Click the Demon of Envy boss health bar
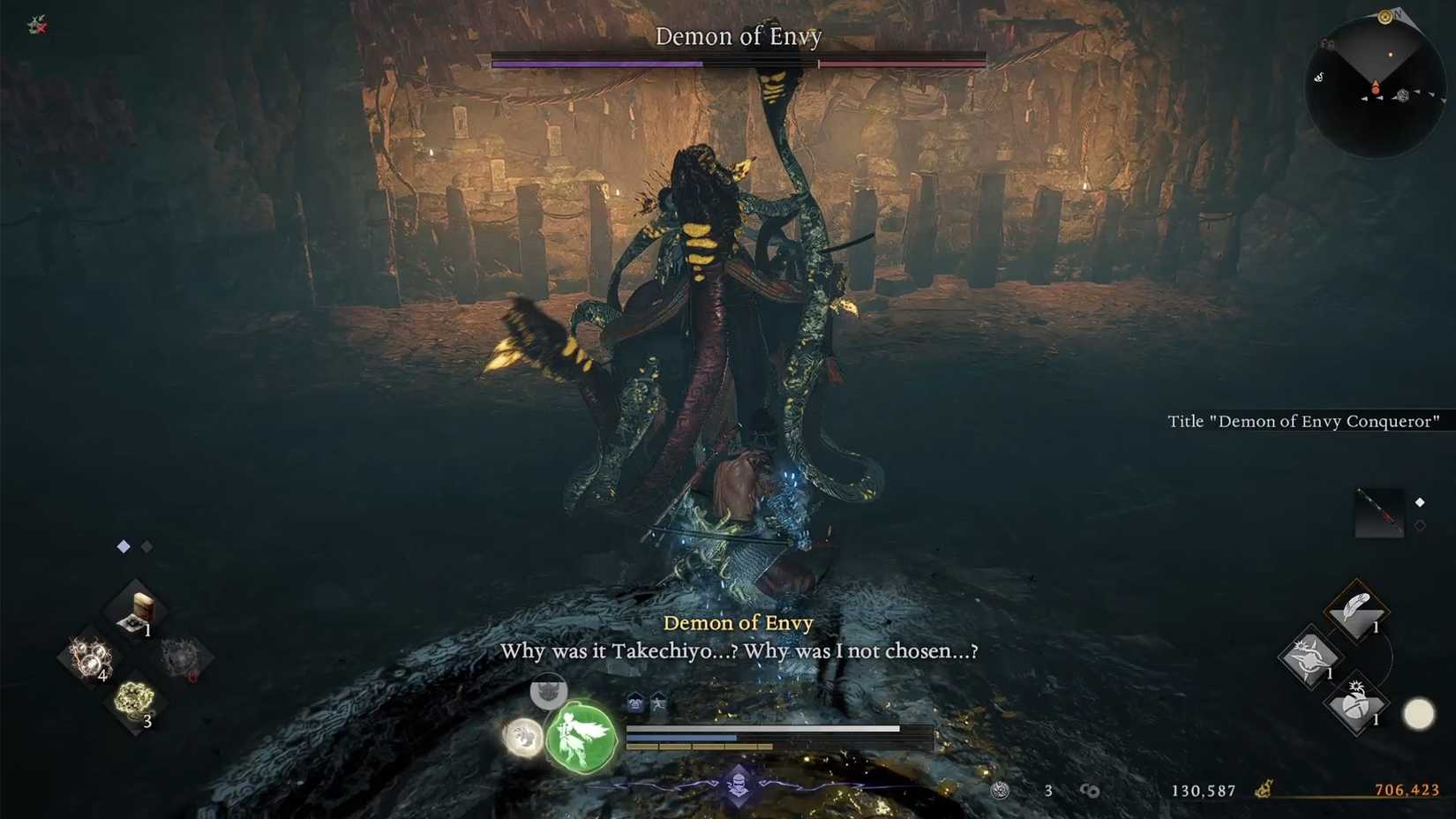The width and height of the screenshot is (1456, 819). [x=738, y=63]
